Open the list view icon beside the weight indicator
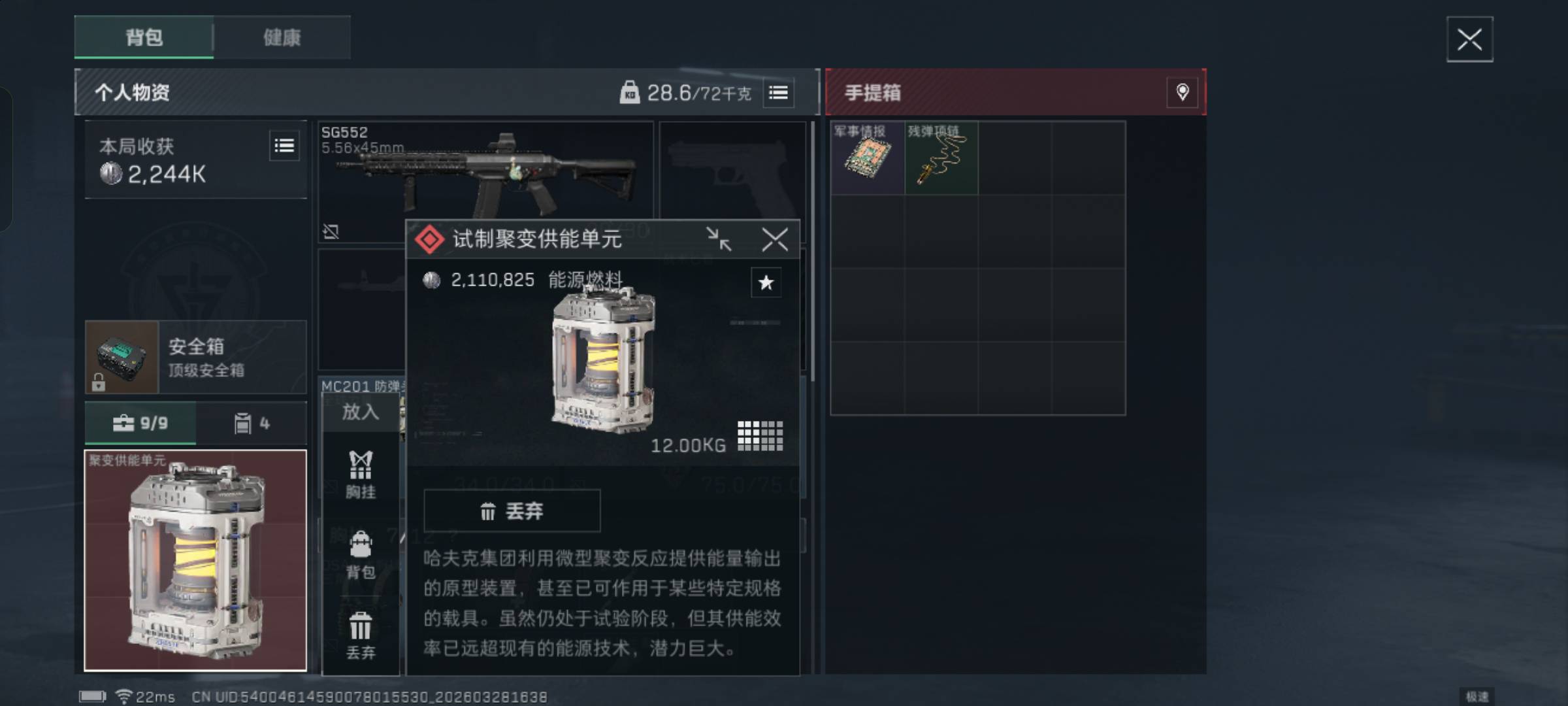This screenshot has width=1568, height=706. click(779, 92)
